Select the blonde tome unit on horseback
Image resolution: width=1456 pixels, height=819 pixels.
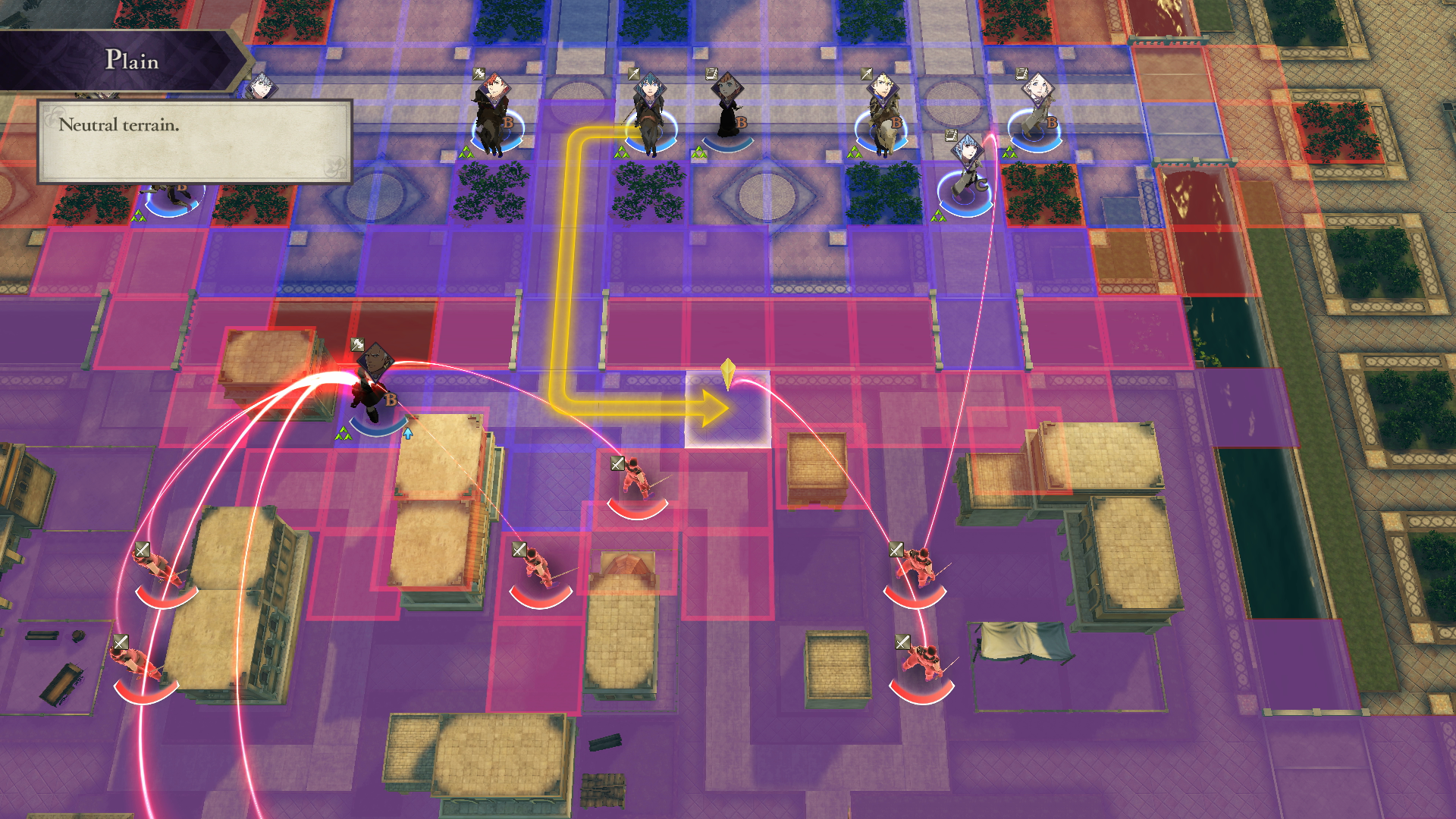pos(1037,110)
